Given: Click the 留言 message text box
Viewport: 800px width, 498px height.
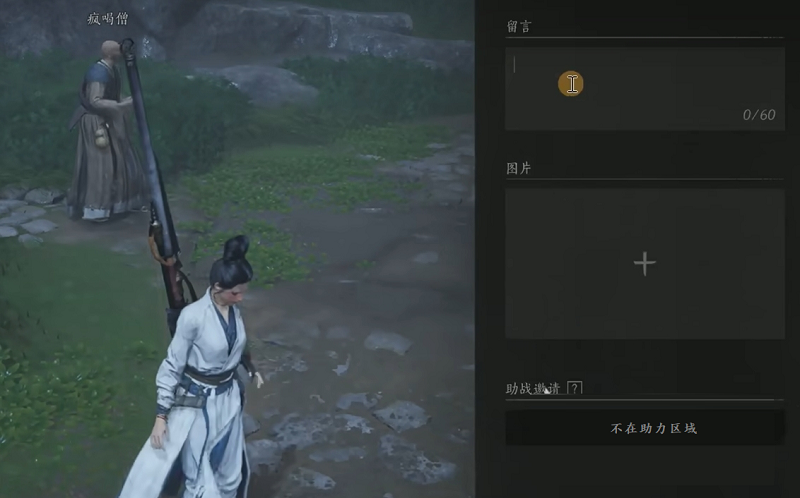Looking at the screenshot, I should [x=644, y=88].
